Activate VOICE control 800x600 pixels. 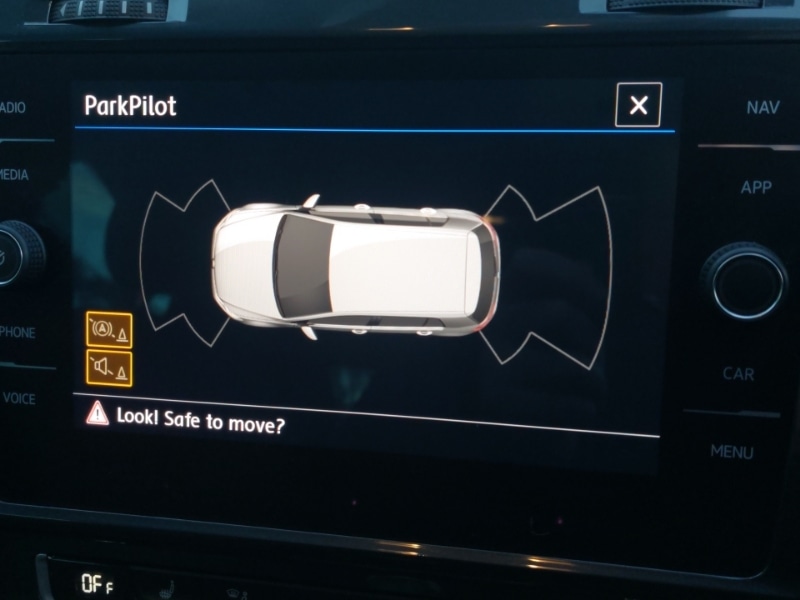point(19,398)
